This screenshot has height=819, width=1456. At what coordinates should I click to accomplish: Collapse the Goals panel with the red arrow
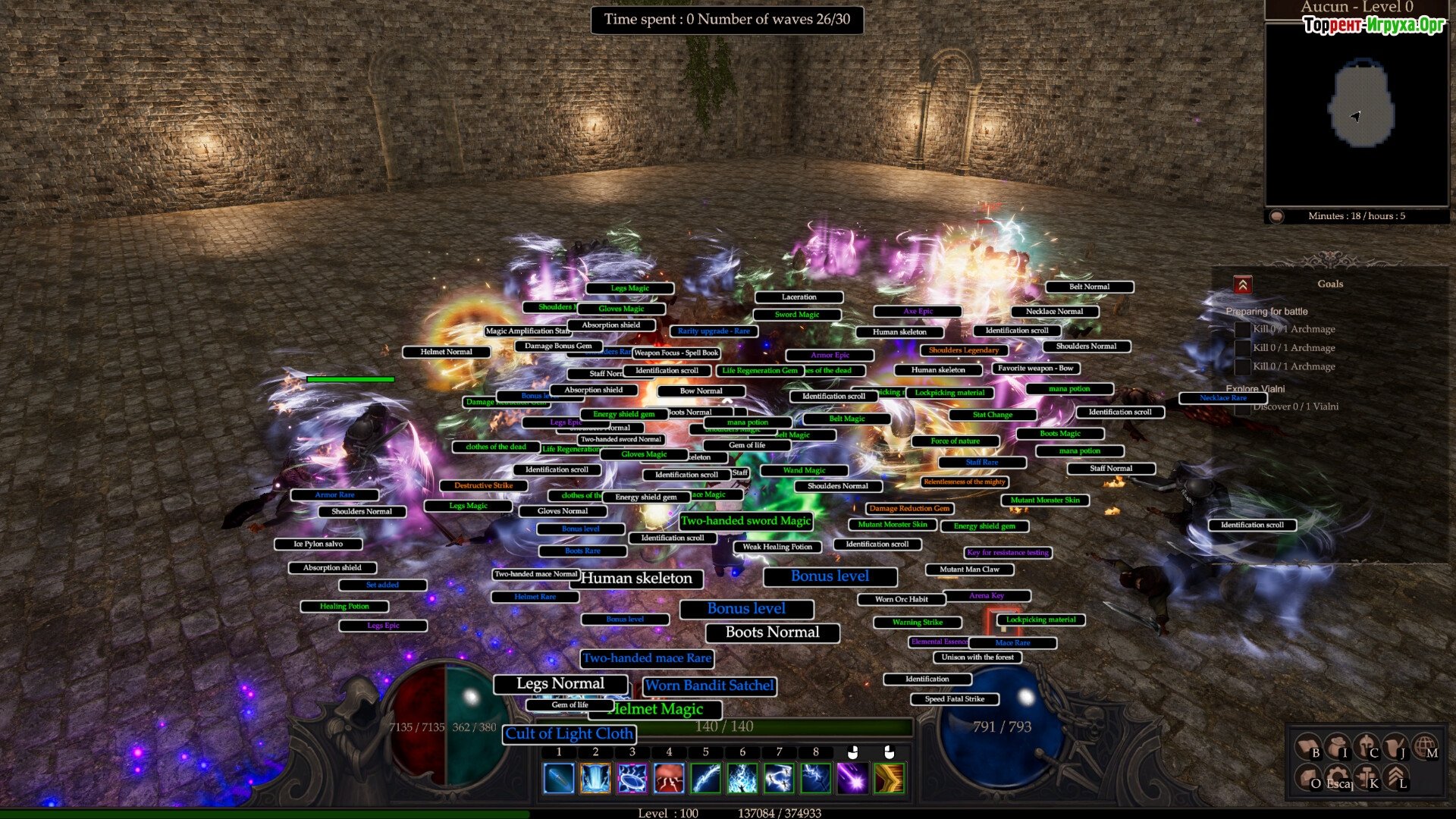1242,285
